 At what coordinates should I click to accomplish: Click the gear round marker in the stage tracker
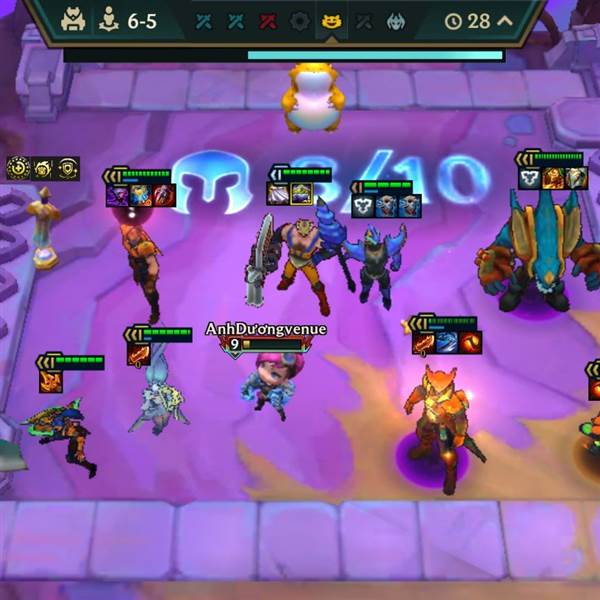tap(299, 21)
